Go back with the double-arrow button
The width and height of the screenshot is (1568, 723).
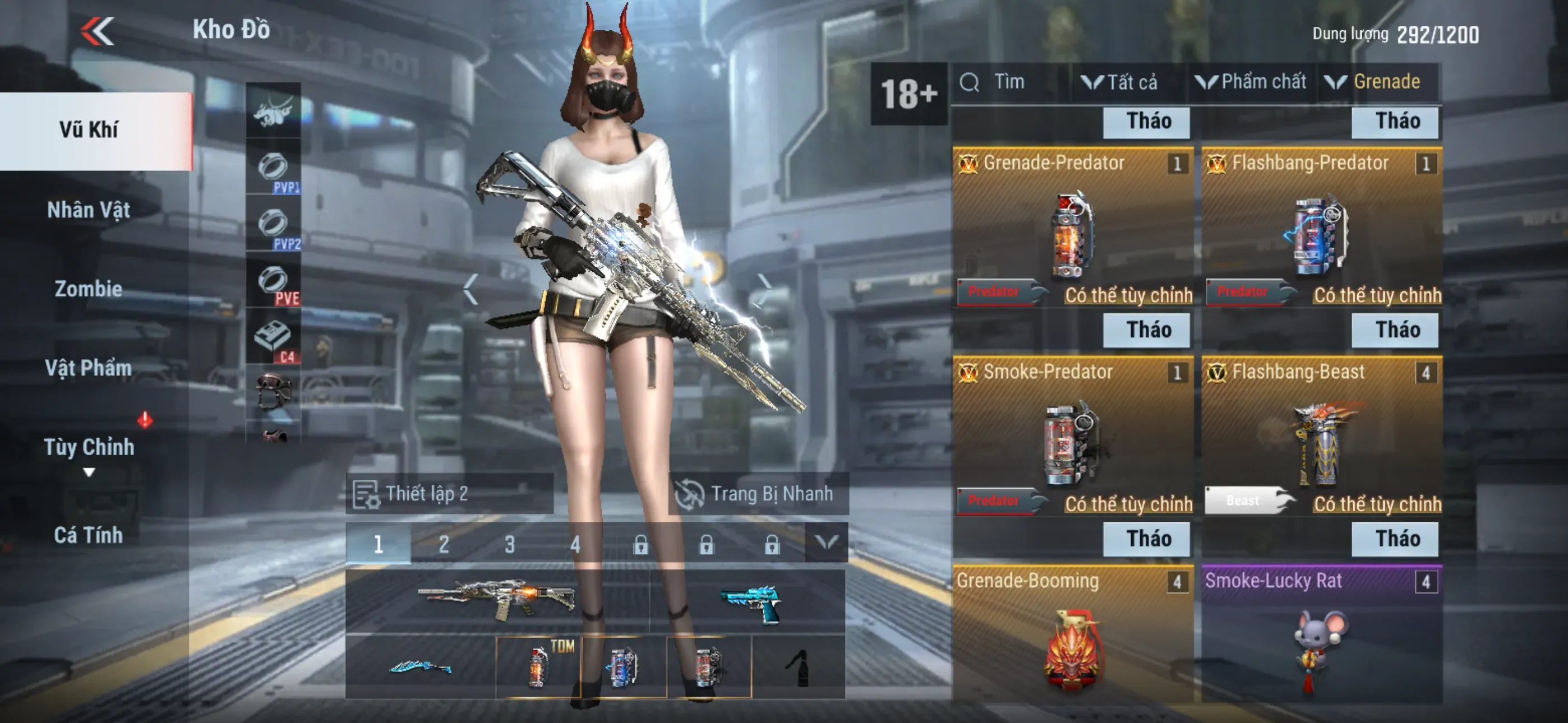98,30
